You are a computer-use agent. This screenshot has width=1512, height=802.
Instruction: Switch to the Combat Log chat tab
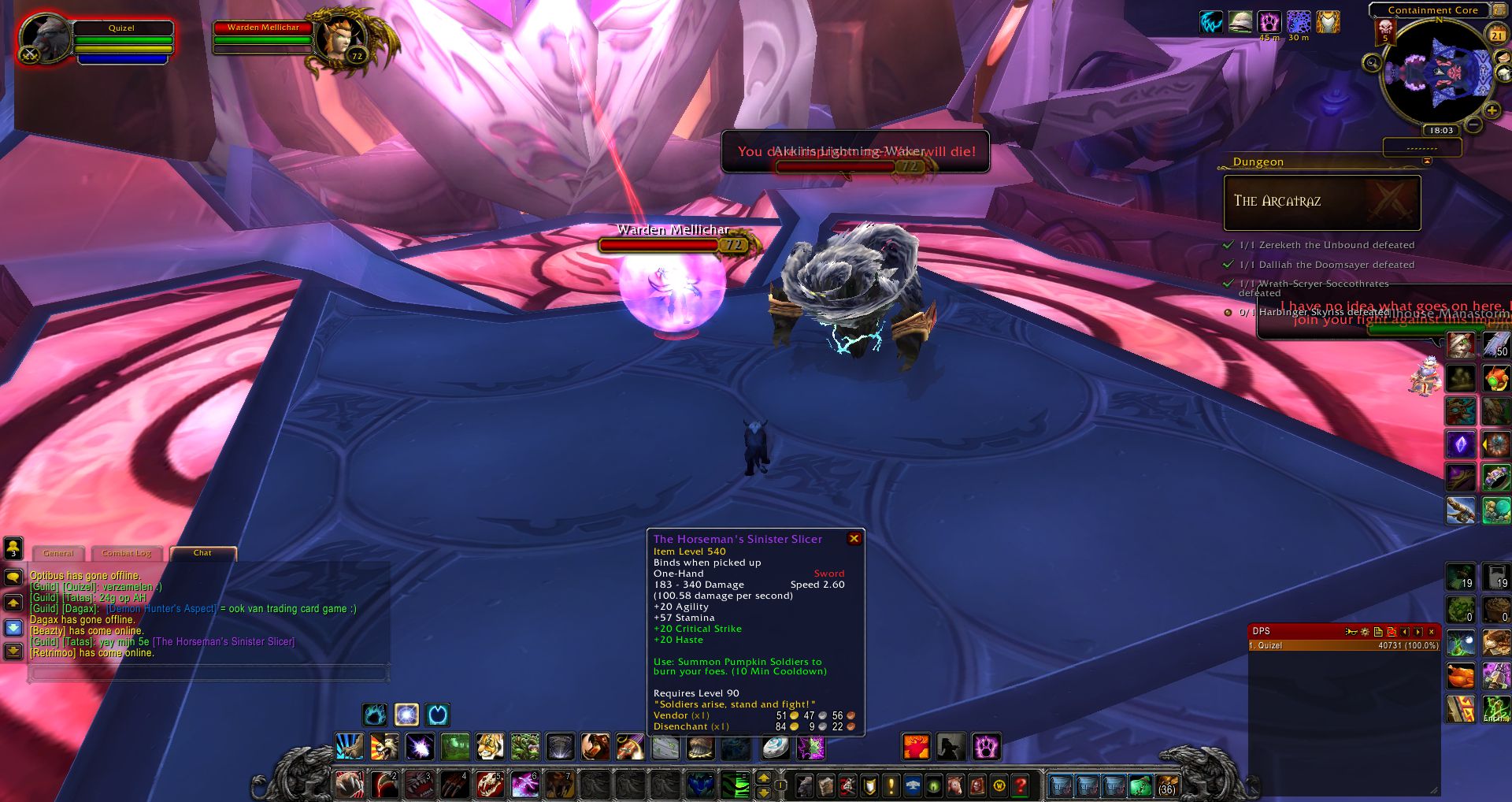tap(126, 553)
